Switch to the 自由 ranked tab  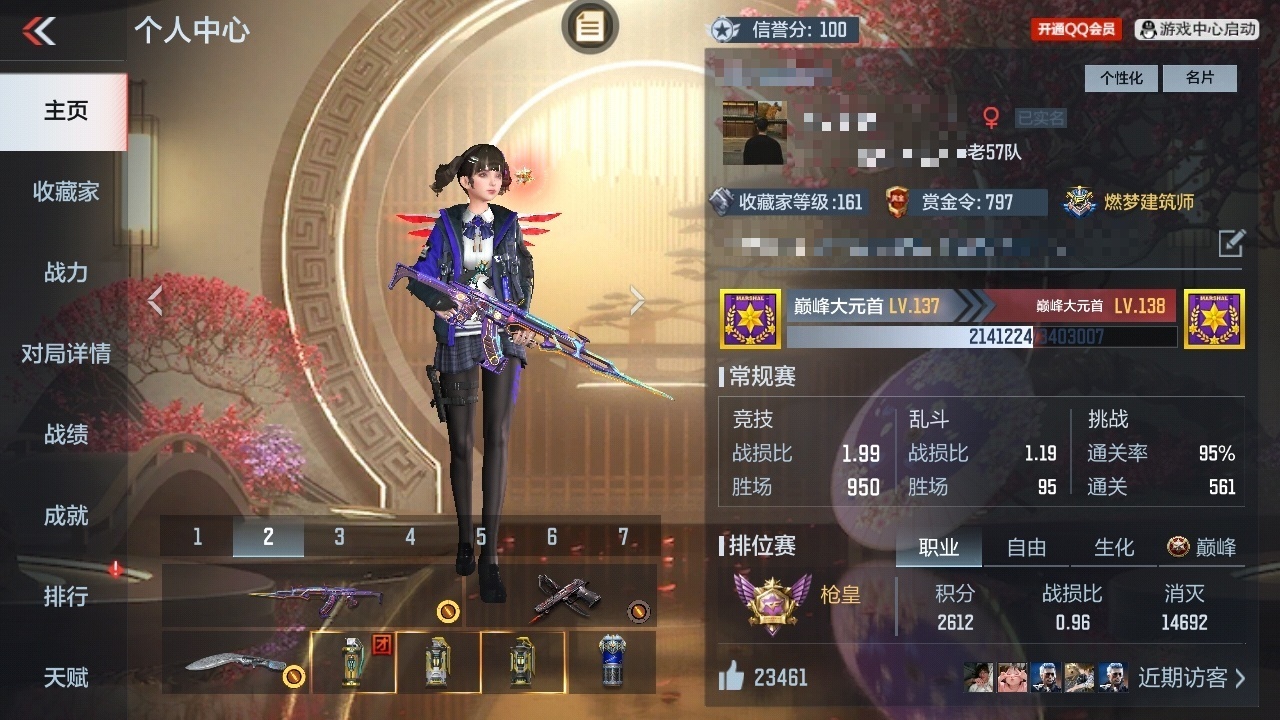1026,547
